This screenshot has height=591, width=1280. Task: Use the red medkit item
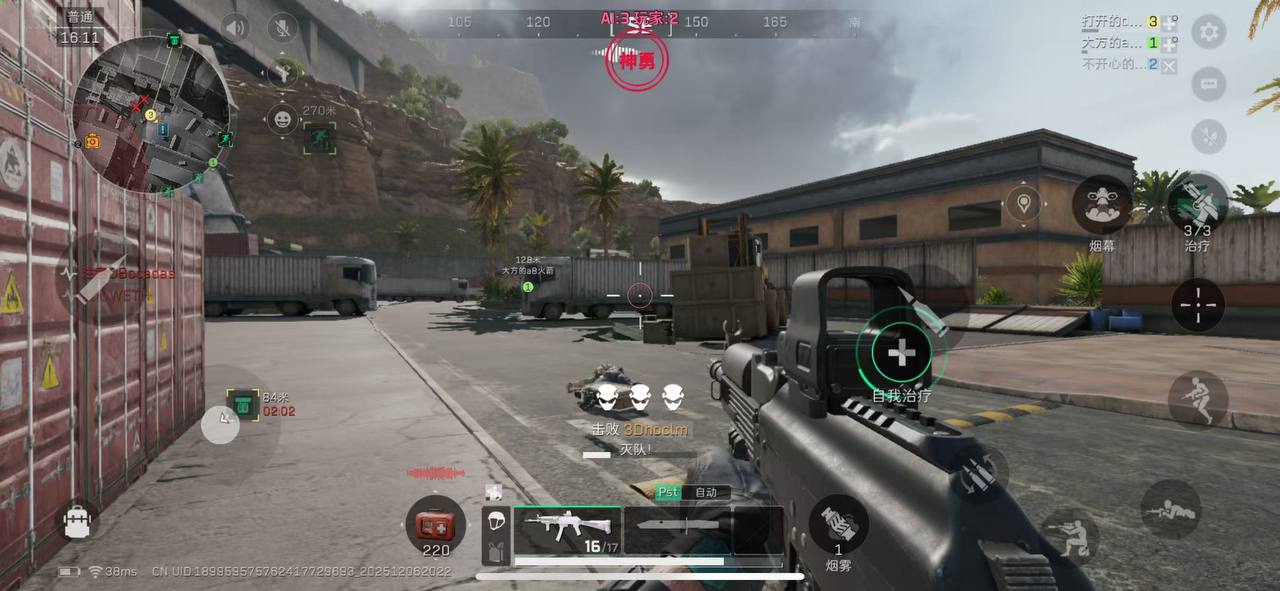(x=435, y=524)
